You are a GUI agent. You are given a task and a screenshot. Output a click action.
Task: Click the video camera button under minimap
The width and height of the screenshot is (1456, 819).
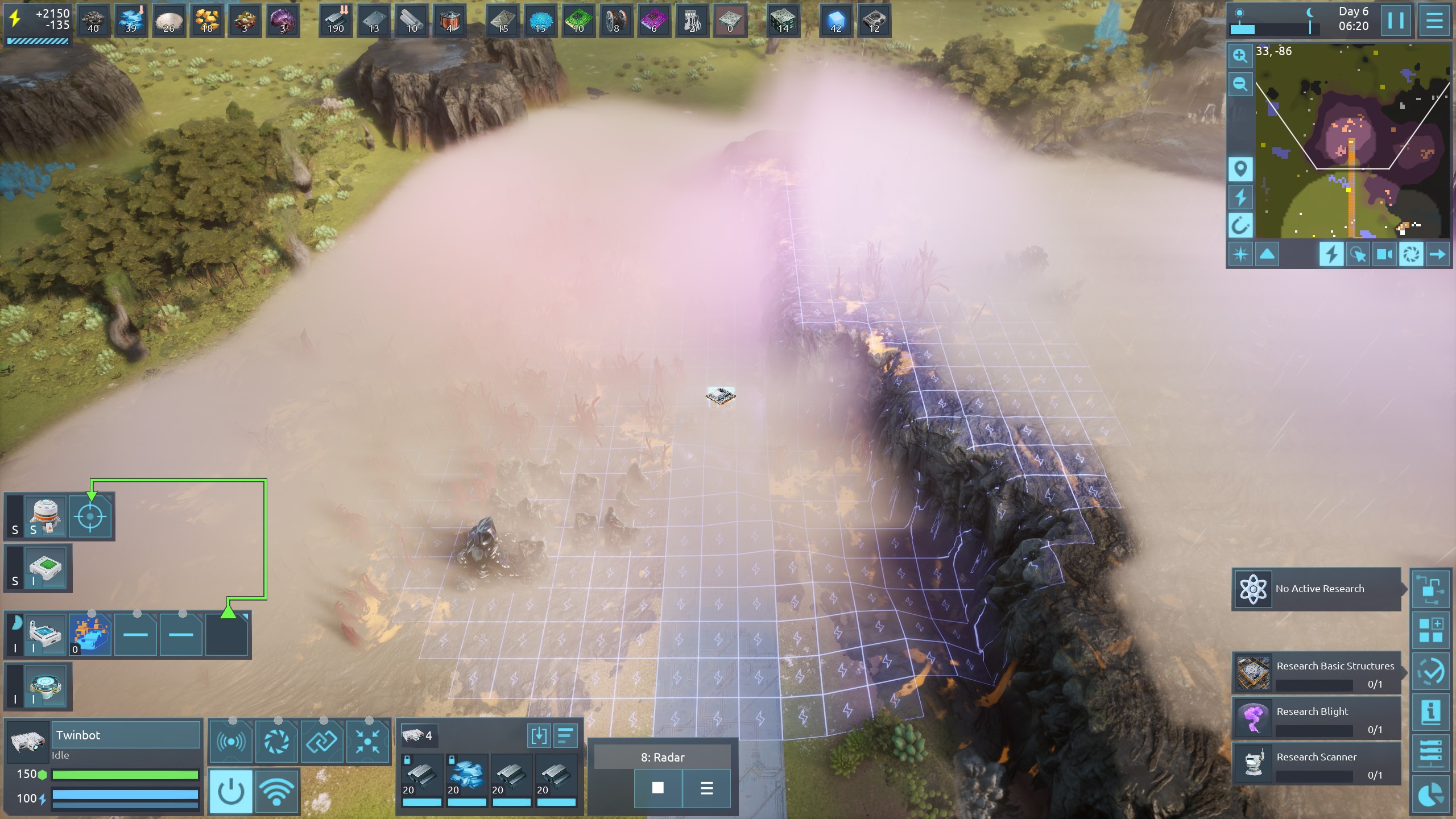pos(1384,254)
